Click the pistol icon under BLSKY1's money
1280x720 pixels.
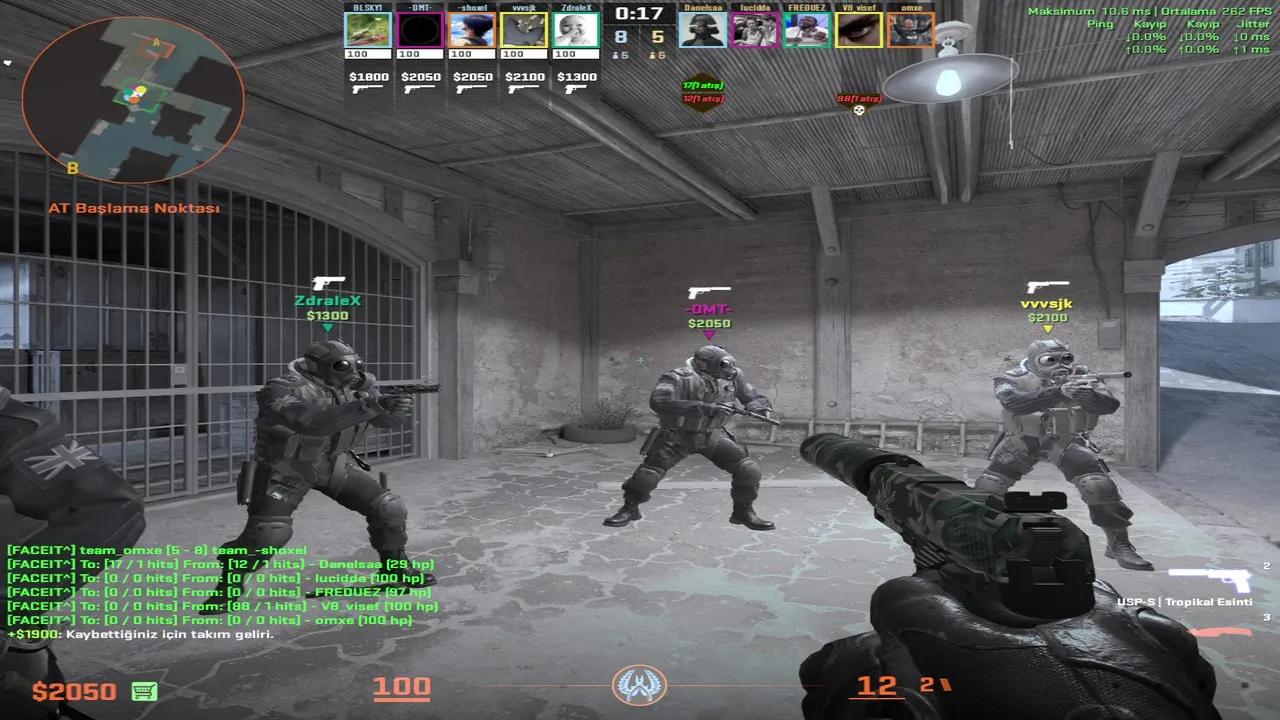[x=367, y=89]
